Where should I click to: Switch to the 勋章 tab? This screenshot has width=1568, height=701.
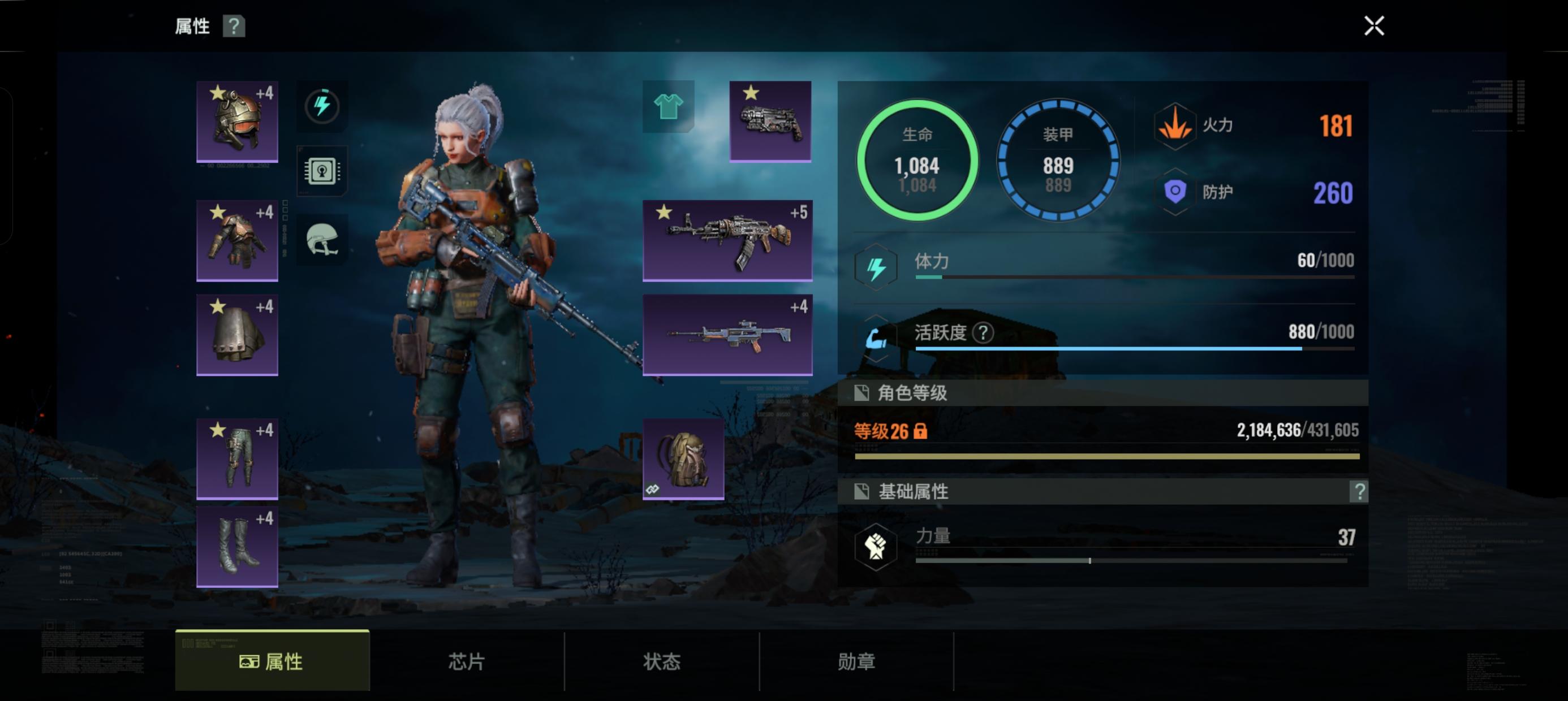(x=858, y=663)
